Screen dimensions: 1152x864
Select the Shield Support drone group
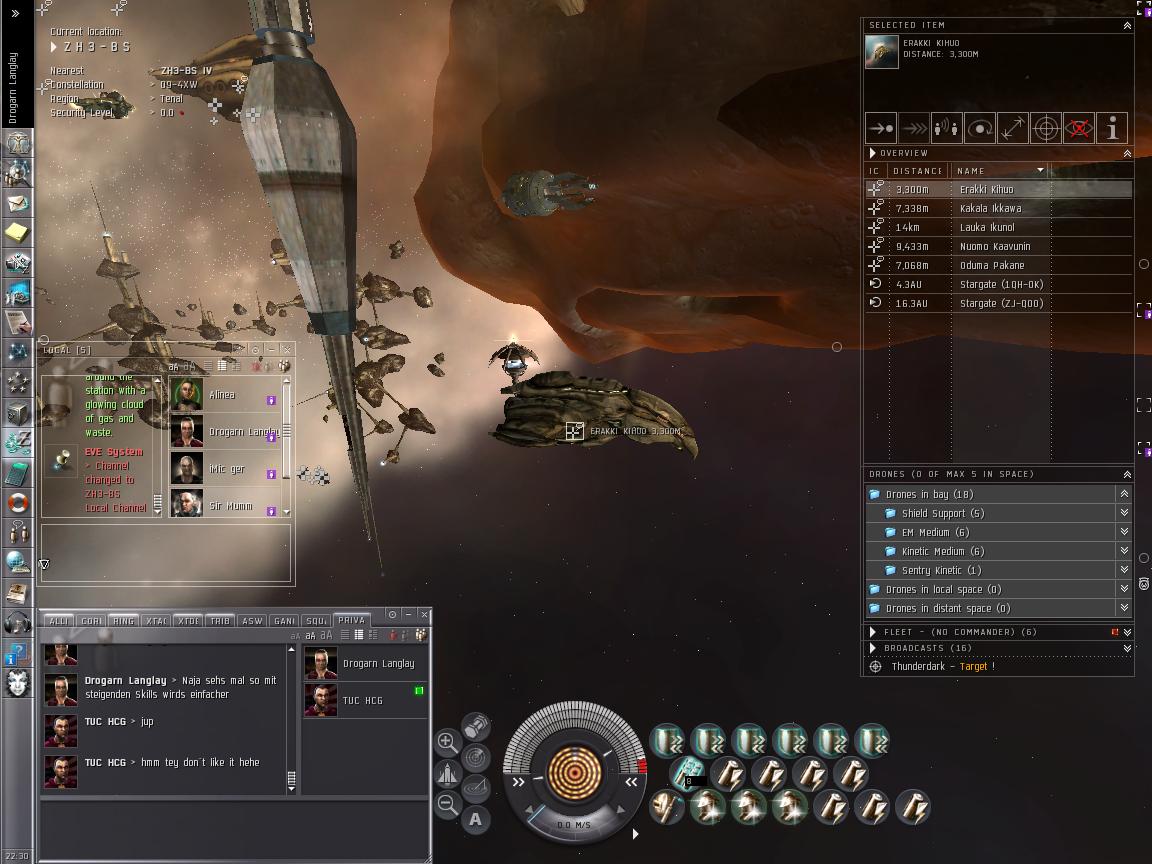point(942,513)
